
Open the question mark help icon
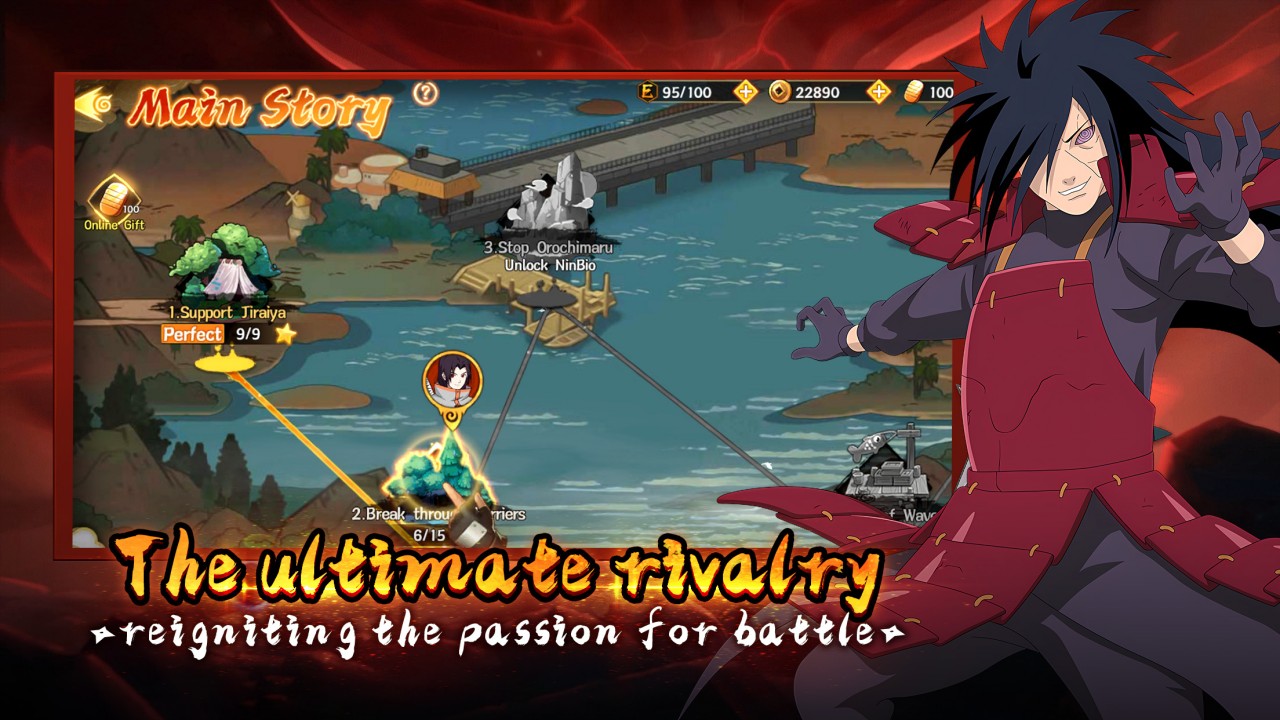click(x=426, y=93)
